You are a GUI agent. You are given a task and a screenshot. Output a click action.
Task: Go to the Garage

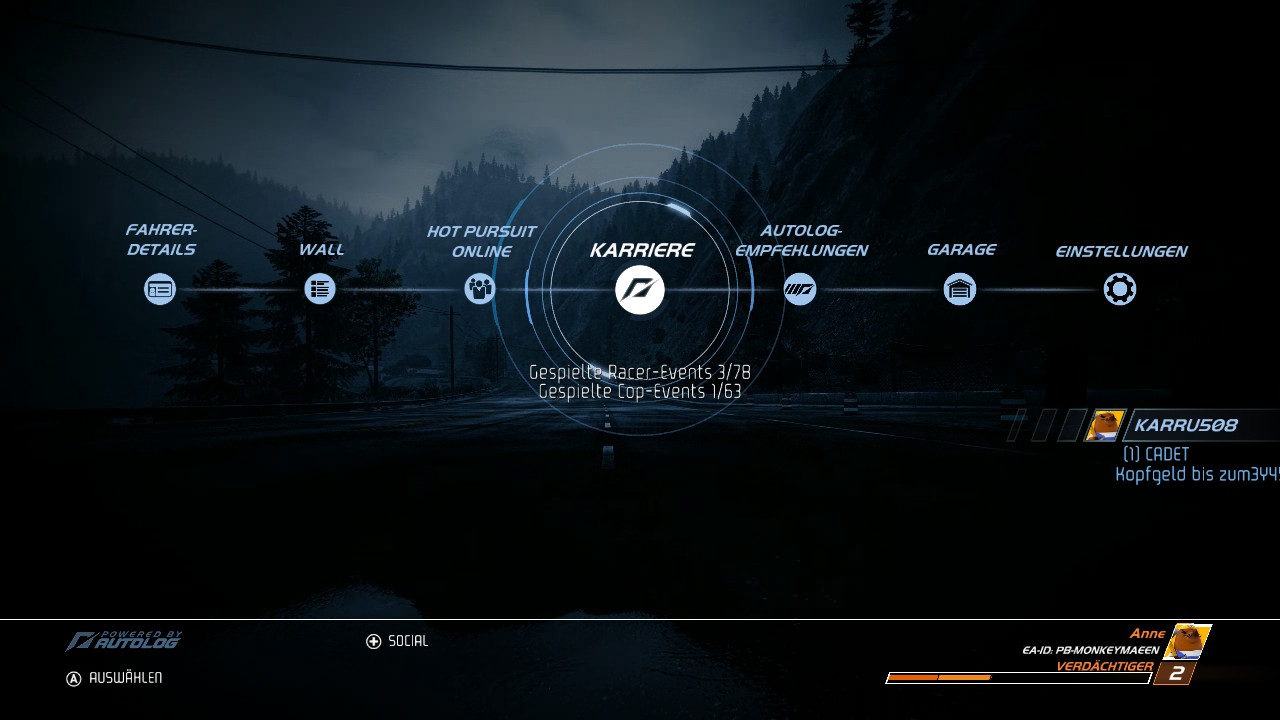tap(960, 289)
